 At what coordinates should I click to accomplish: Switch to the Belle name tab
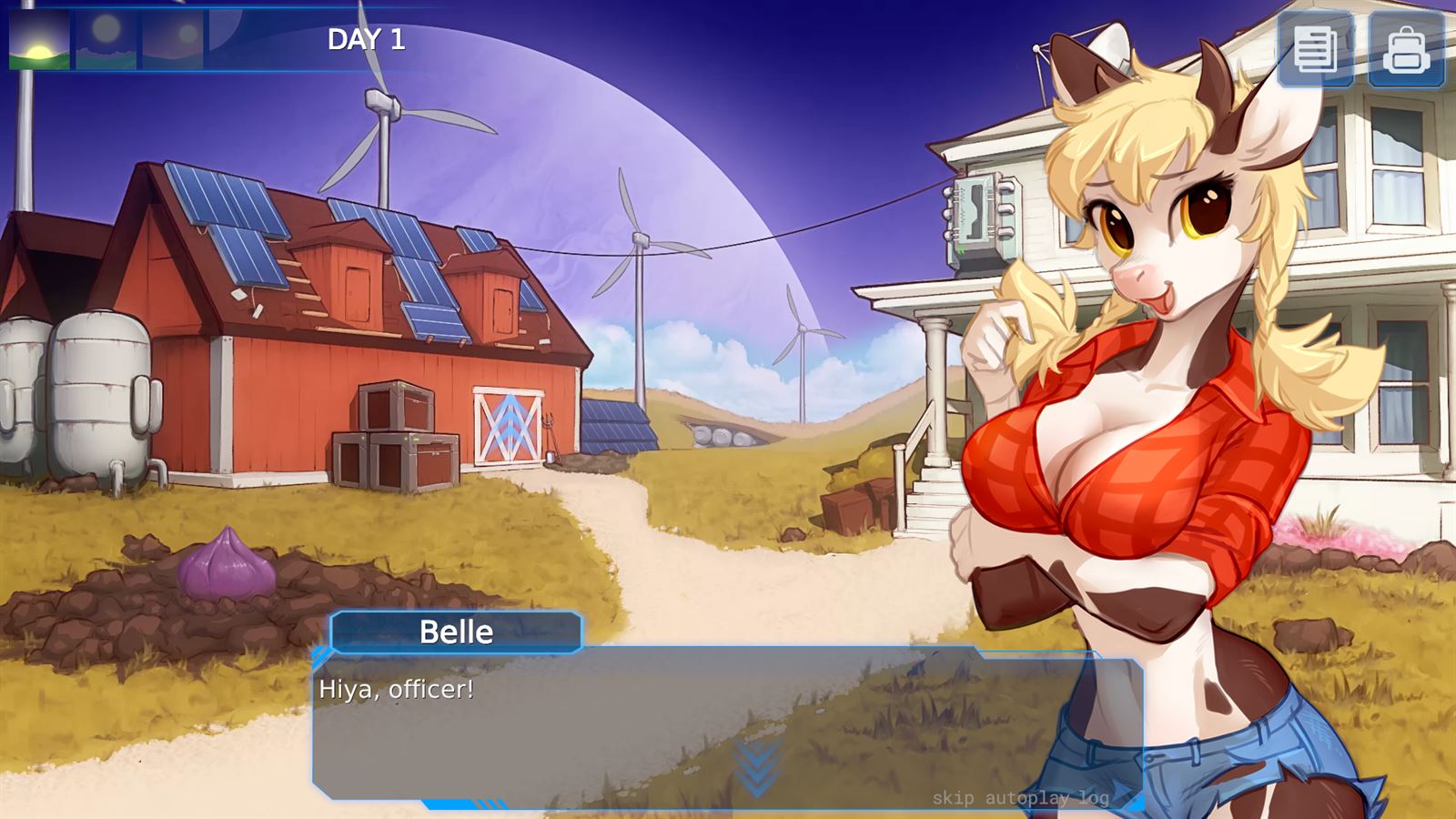coord(457,632)
